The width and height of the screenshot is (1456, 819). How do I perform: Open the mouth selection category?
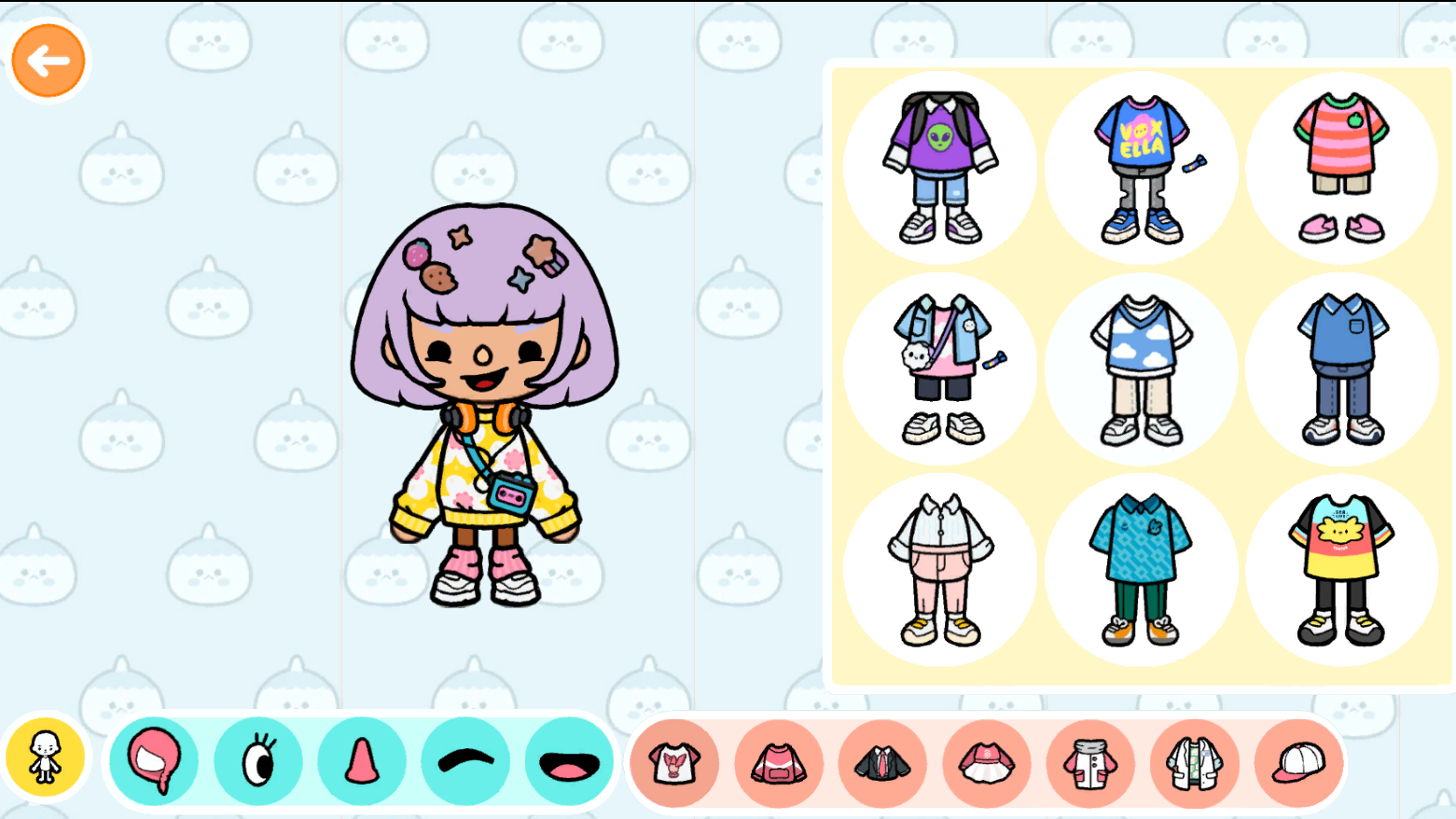click(x=567, y=761)
